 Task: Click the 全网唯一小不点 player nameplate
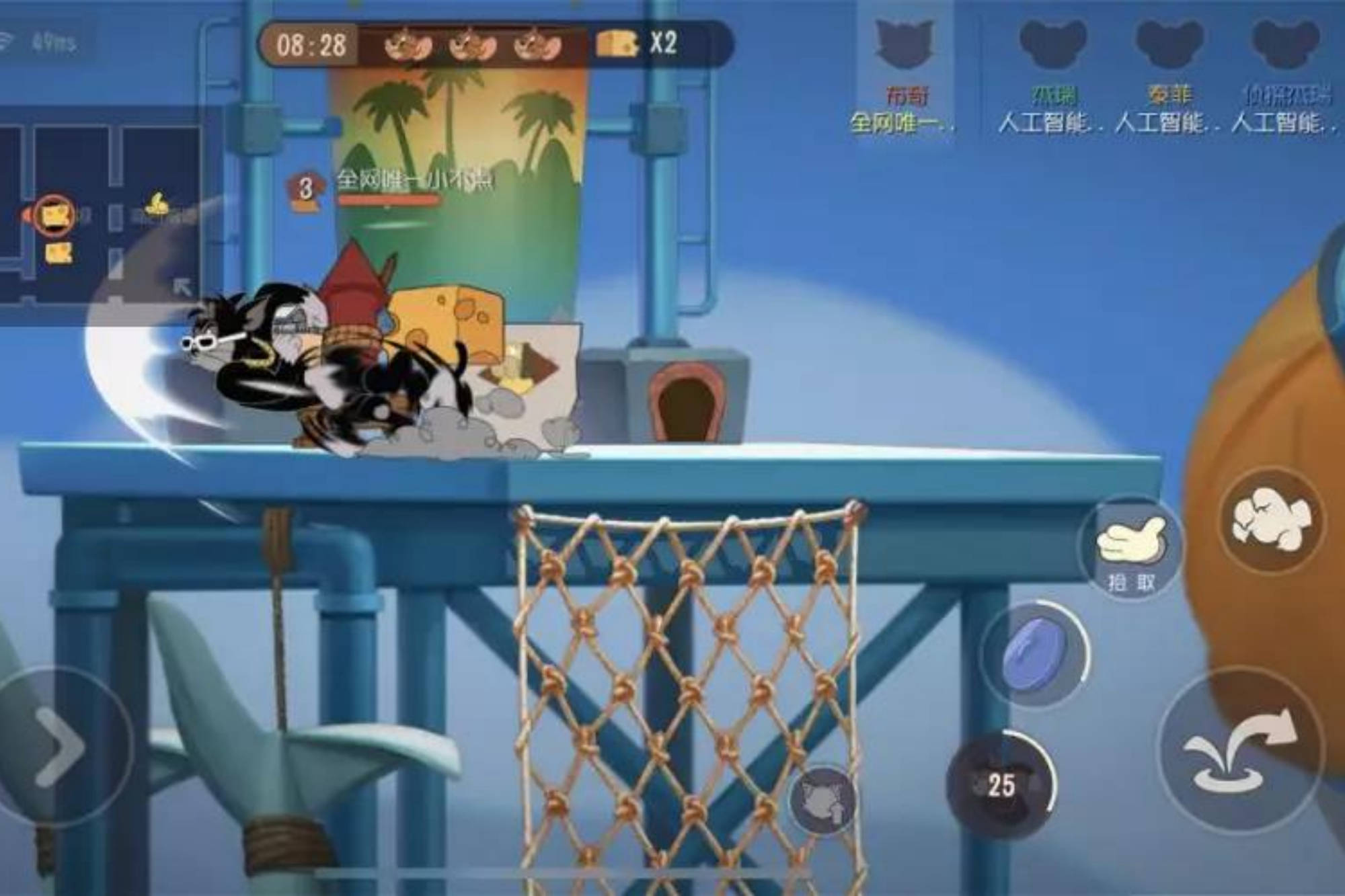(x=414, y=179)
